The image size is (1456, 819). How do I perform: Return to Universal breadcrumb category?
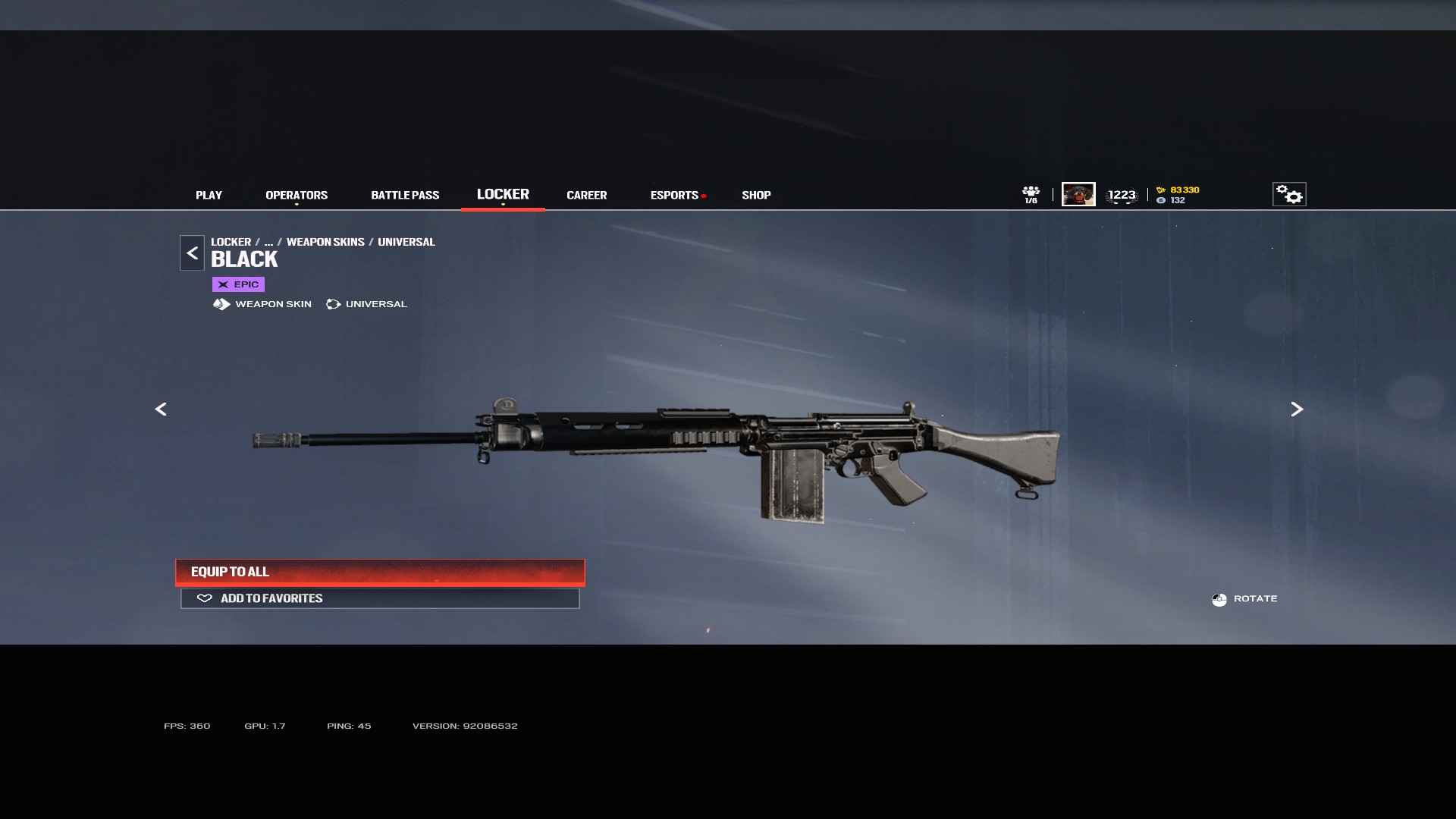406,242
